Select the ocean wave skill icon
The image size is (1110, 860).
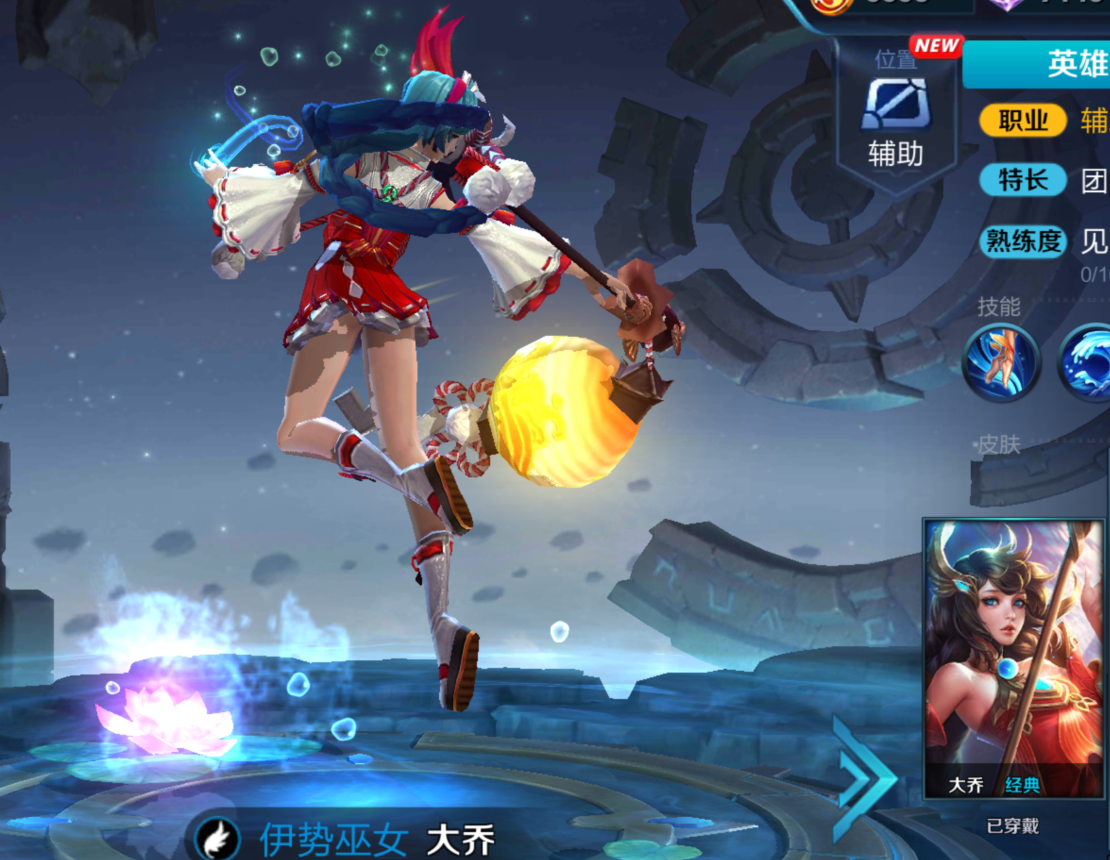[x=1088, y=364]
